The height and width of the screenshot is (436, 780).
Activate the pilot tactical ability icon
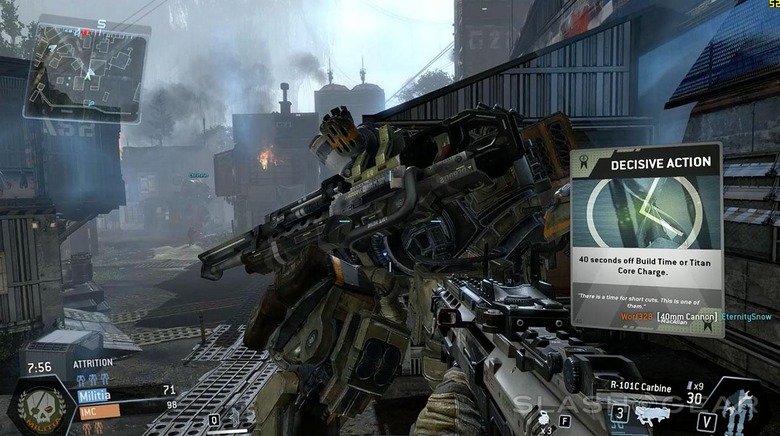236,418
